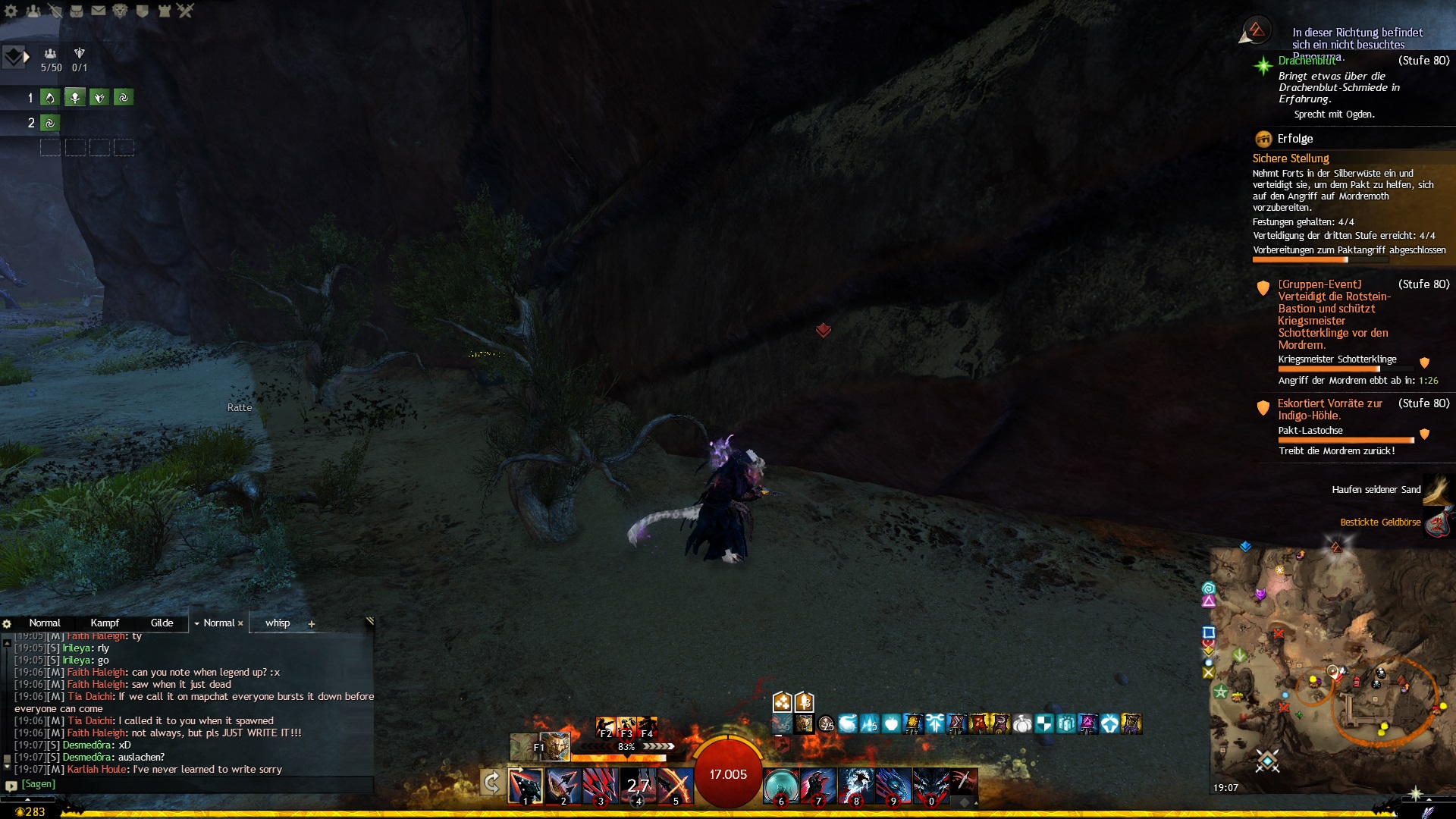Open the mail envelope icon
This screenshot has width=1456, height=819.
[x=99, y=11]
